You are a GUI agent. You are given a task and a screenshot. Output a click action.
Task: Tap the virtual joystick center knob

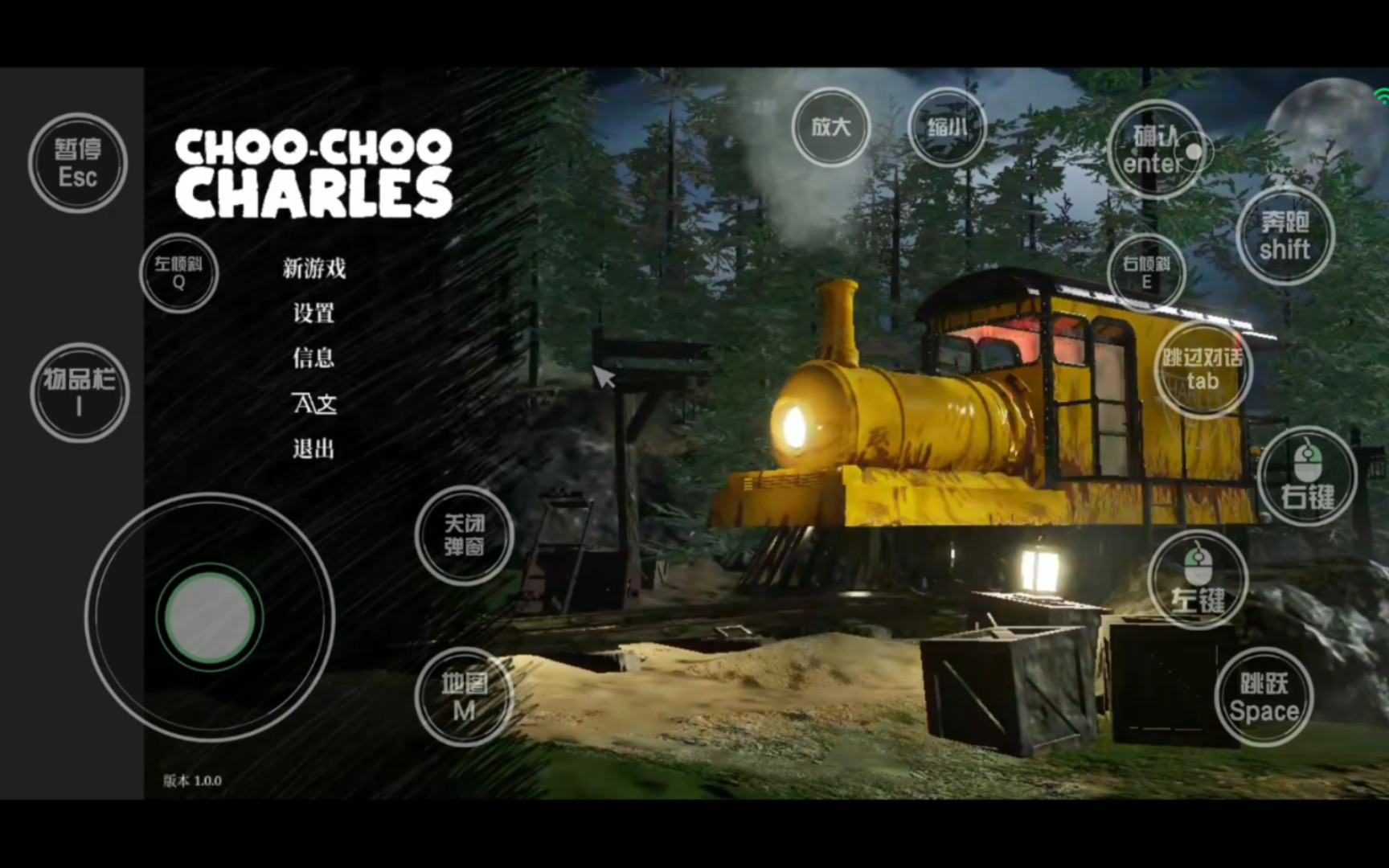point(210,617)
